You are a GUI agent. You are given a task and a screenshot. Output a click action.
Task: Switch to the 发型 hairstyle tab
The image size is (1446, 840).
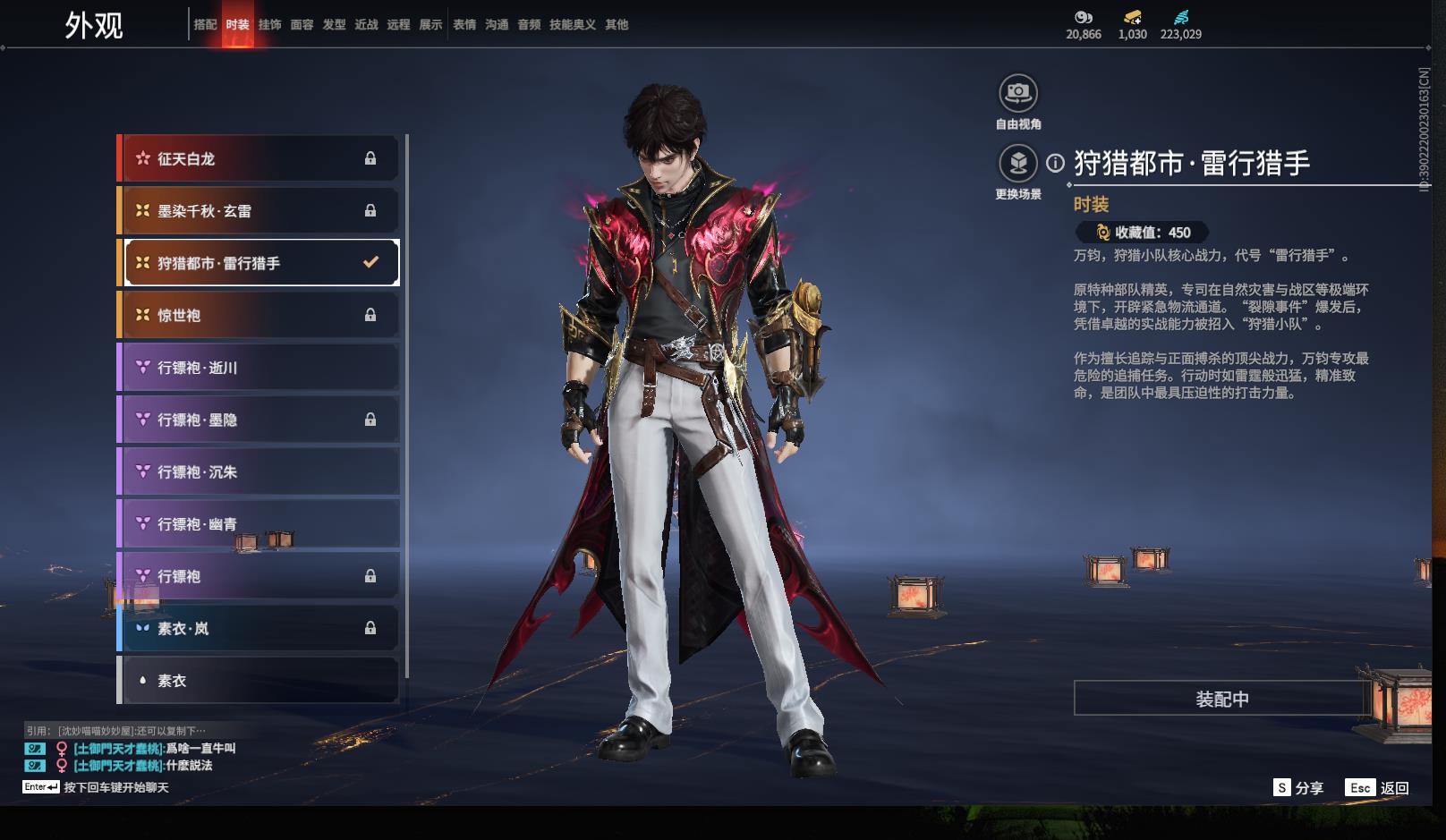coord(334,25)
